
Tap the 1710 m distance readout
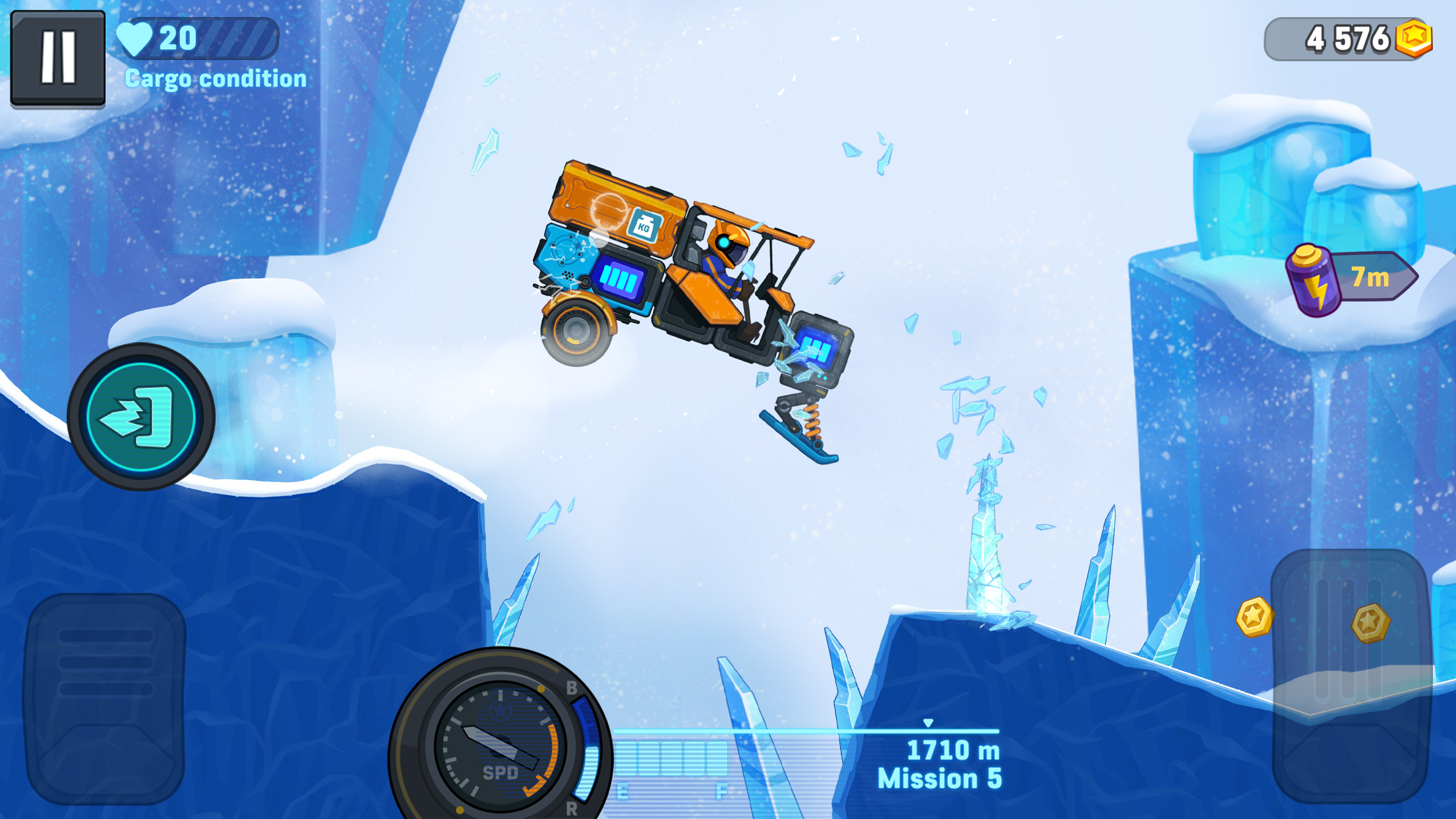(x=954, y=750)
